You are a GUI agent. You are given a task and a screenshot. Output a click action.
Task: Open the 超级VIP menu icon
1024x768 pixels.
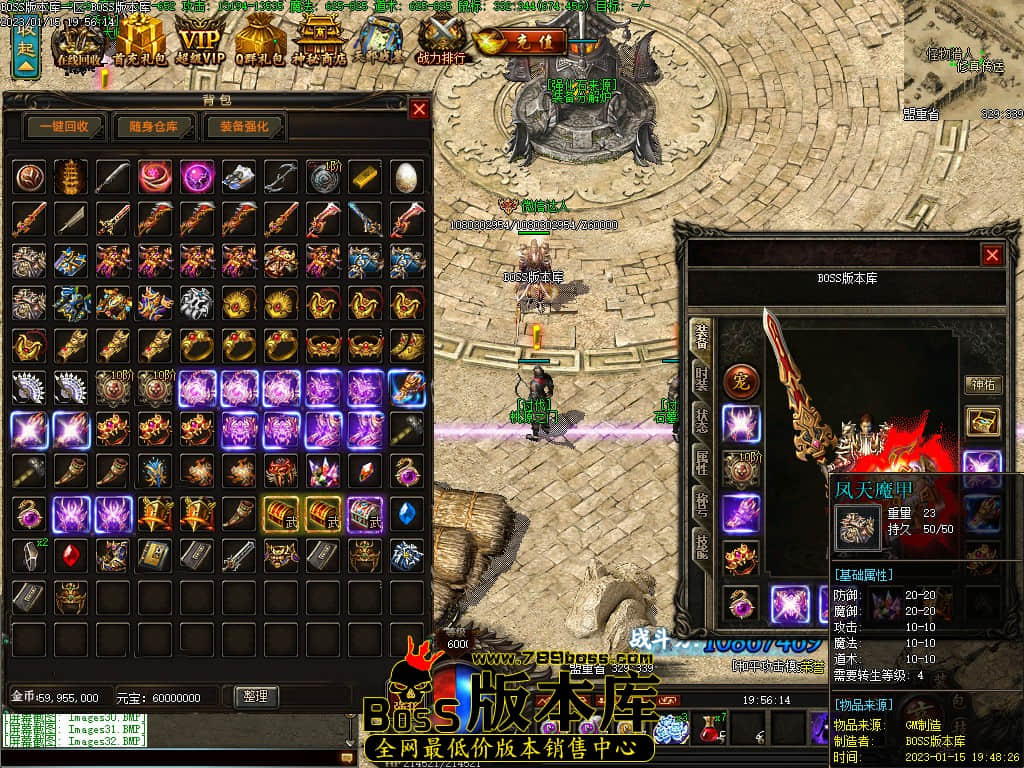[x=200, y=43]
